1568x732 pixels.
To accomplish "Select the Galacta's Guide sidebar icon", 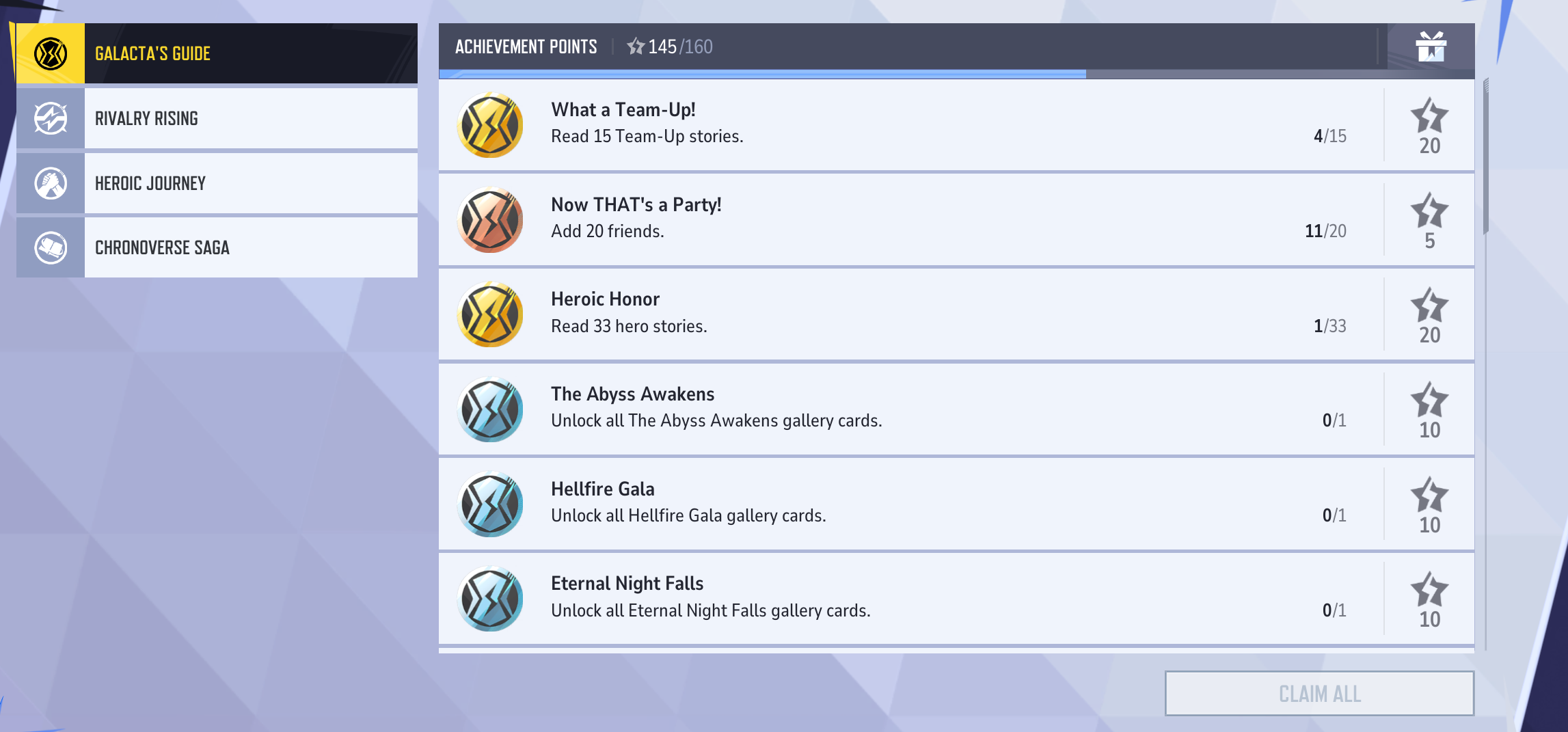I will 49,52.
